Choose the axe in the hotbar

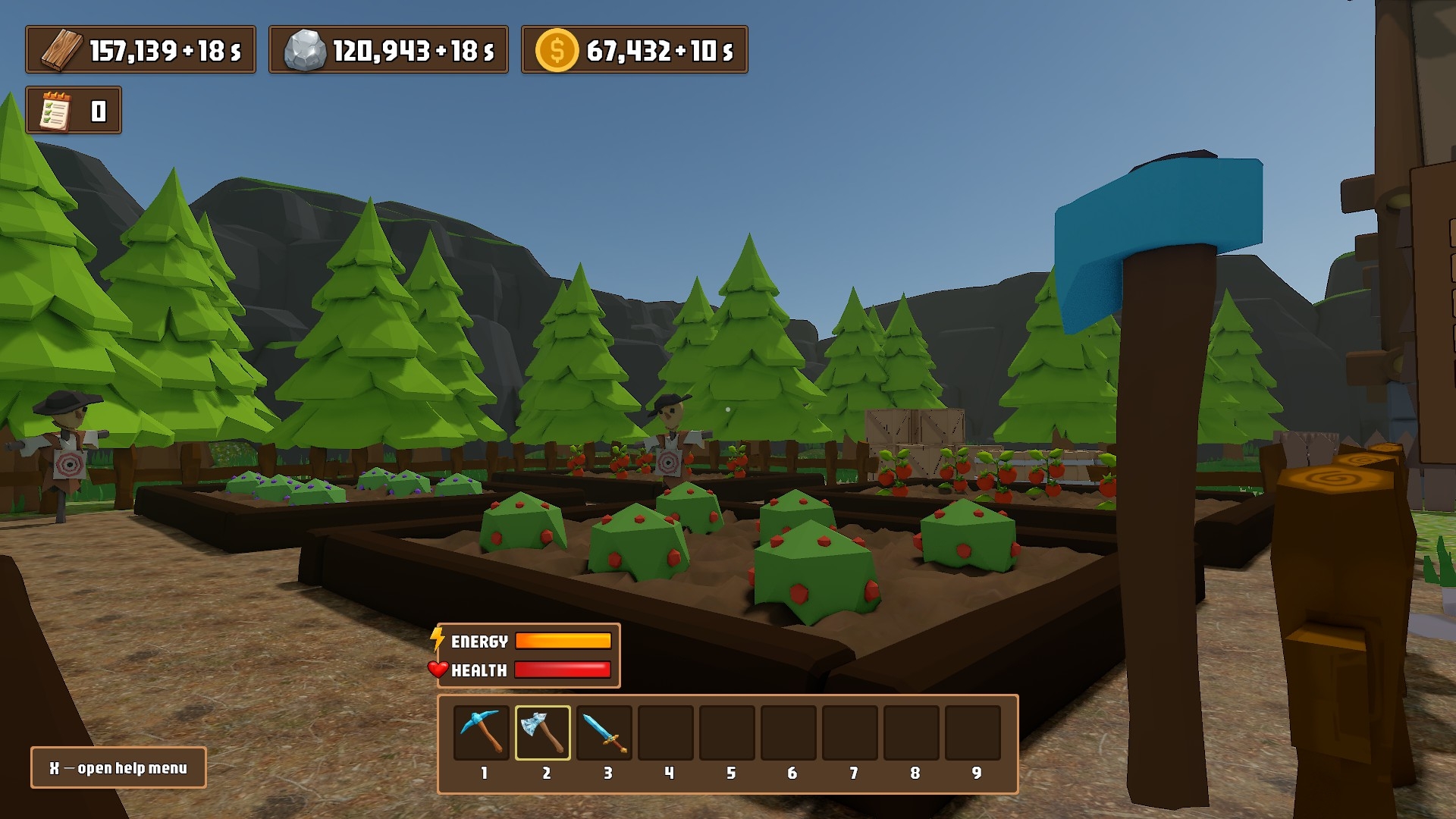click(x=543, y=732)
